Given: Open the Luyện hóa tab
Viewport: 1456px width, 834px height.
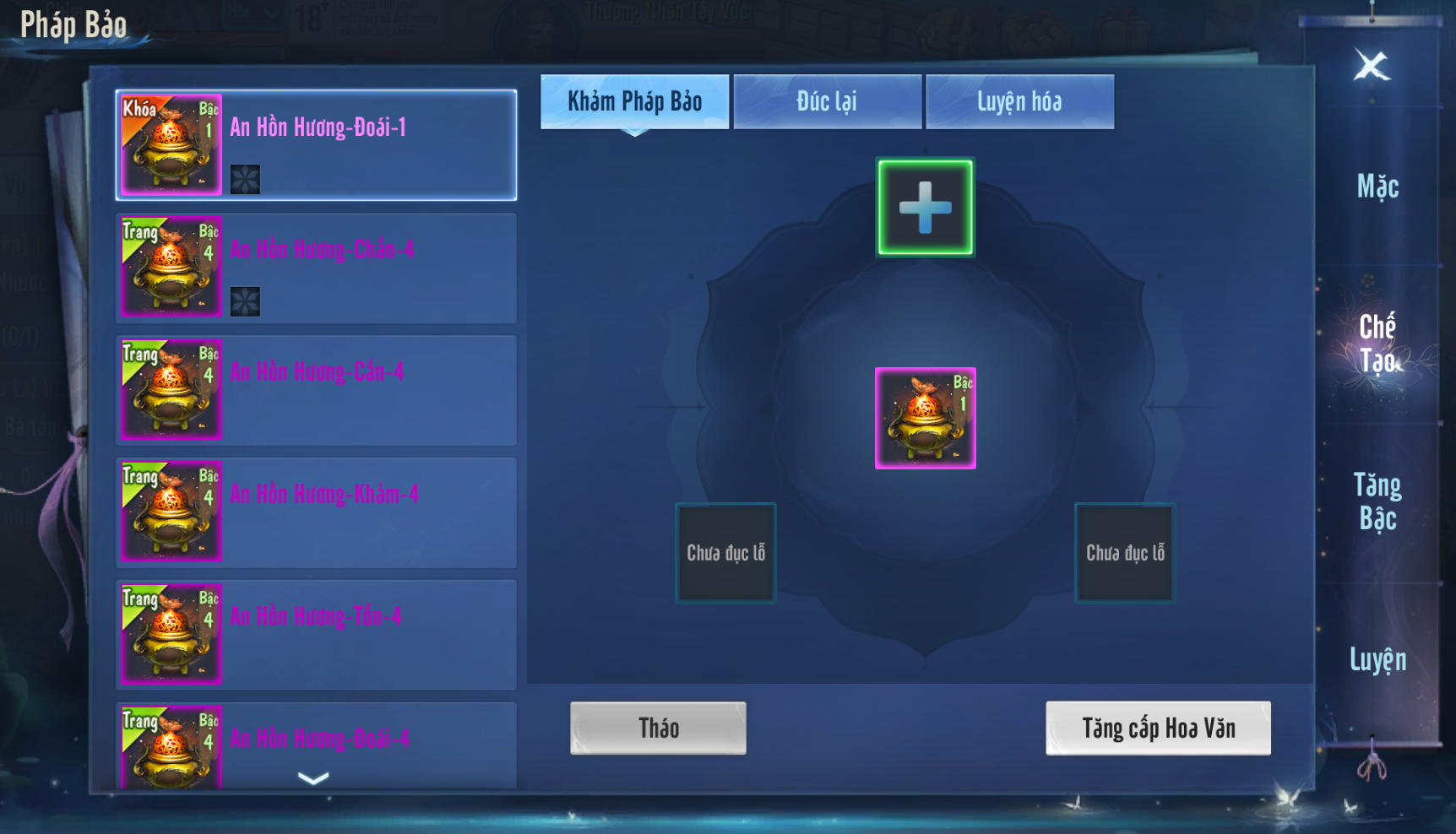Looking at the screenshot, I should click(1019, 102).
